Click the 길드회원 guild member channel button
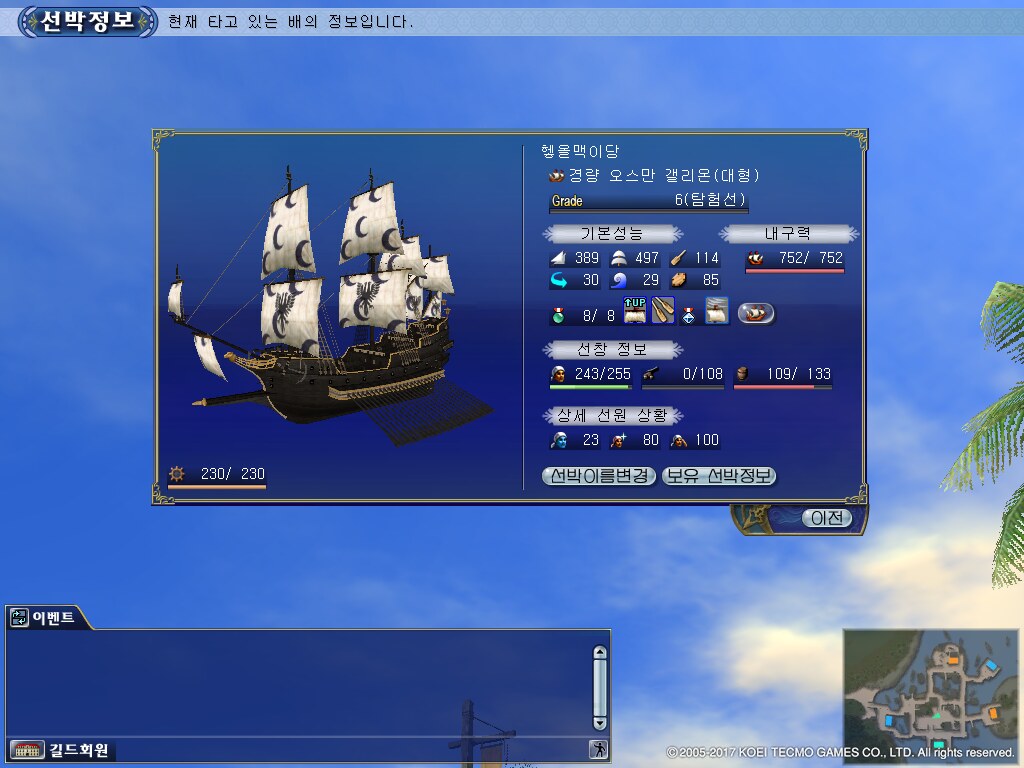Viewport: 1024px width, 768px height. click(x=62, y=750)
